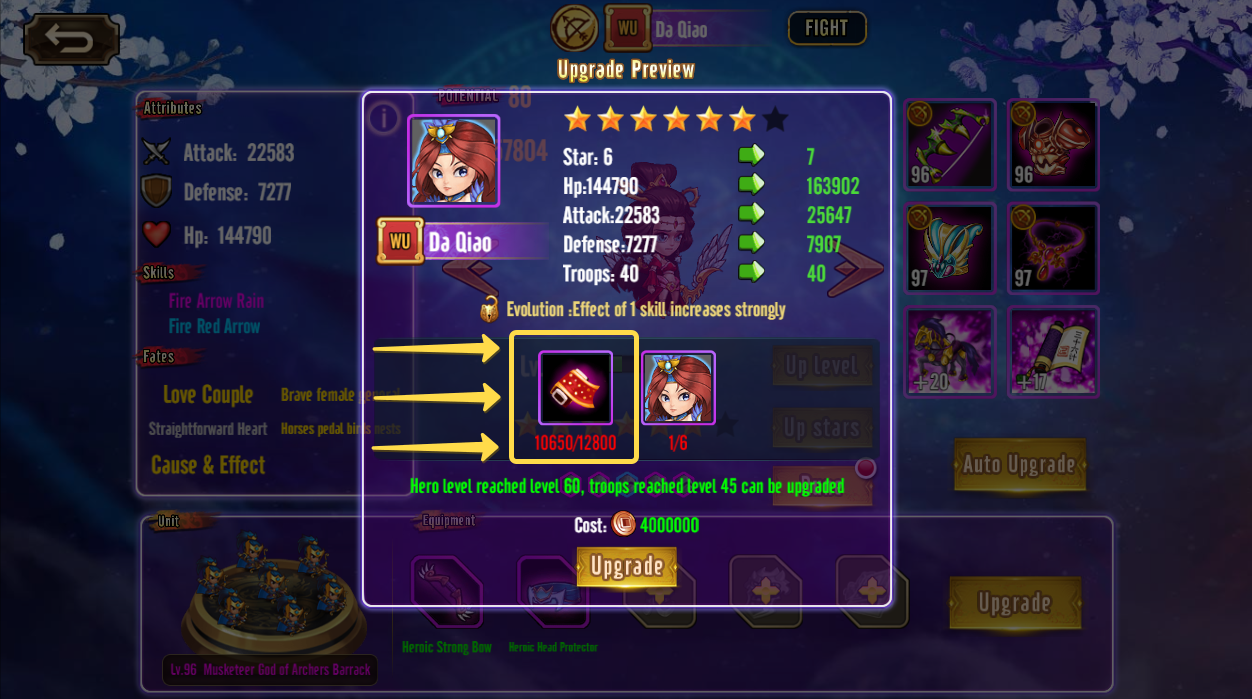Click Auto Upgrade button
Image resolution: width=1252 pixels, height=699 pixels.
pyautogui.click(x=1019, y=464)
